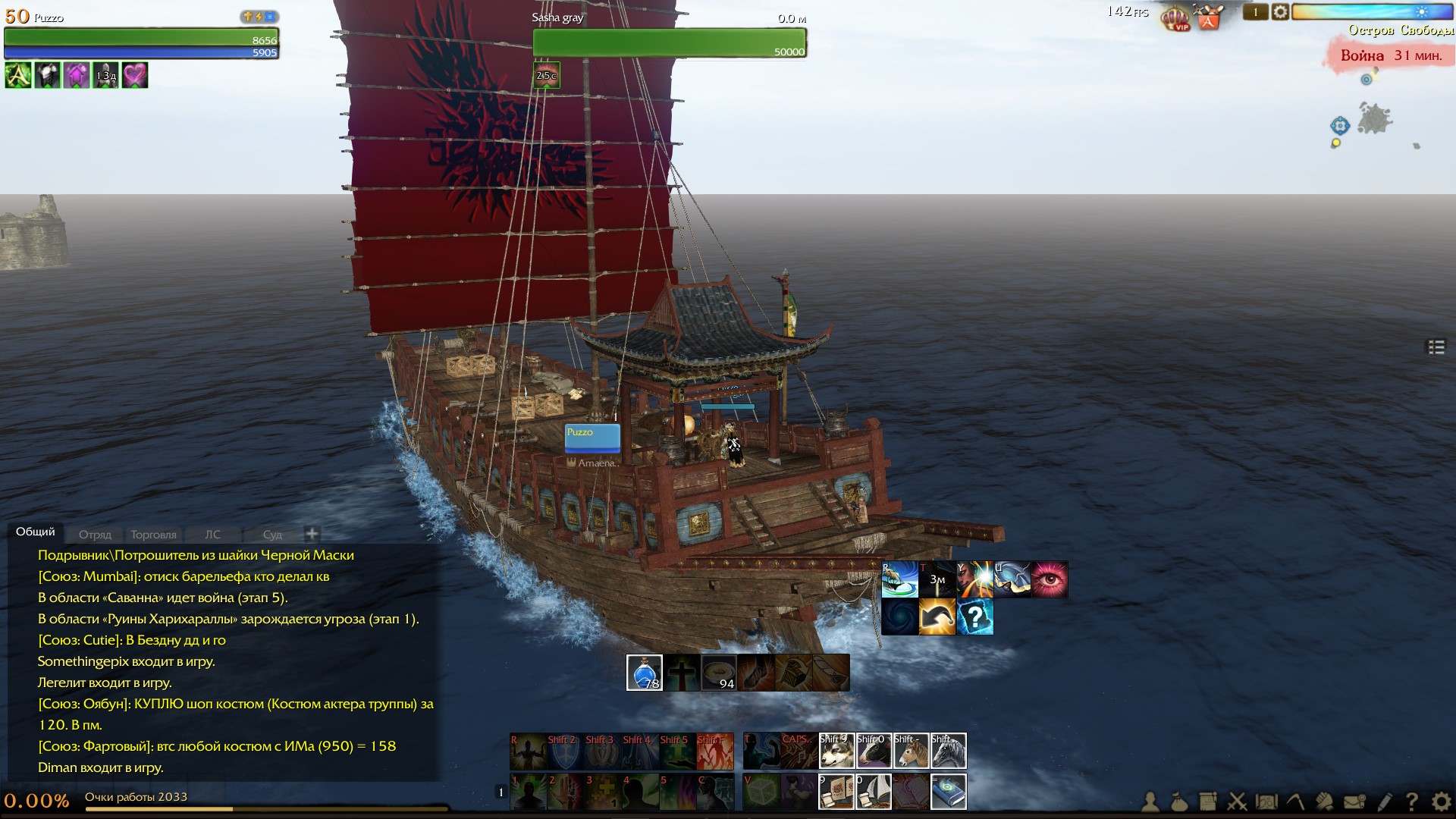
Task: Open the character silhouette menu
Action: pos(1150,802)
